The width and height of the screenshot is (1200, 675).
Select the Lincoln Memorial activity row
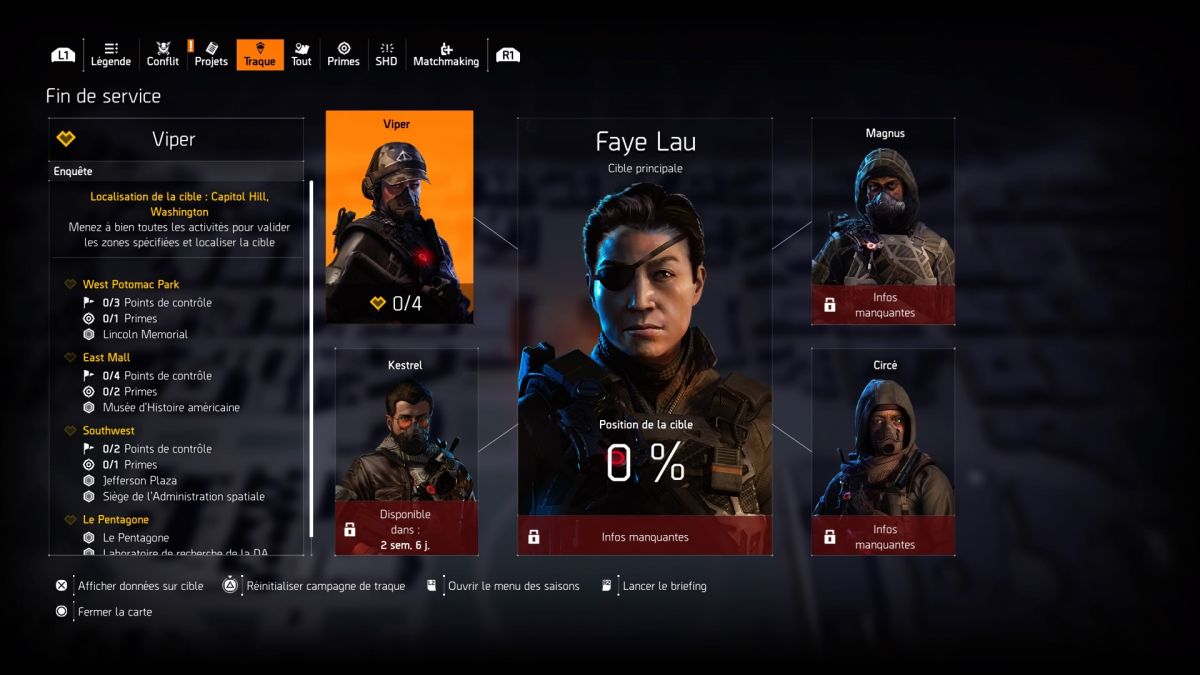(x=145, y=334)
